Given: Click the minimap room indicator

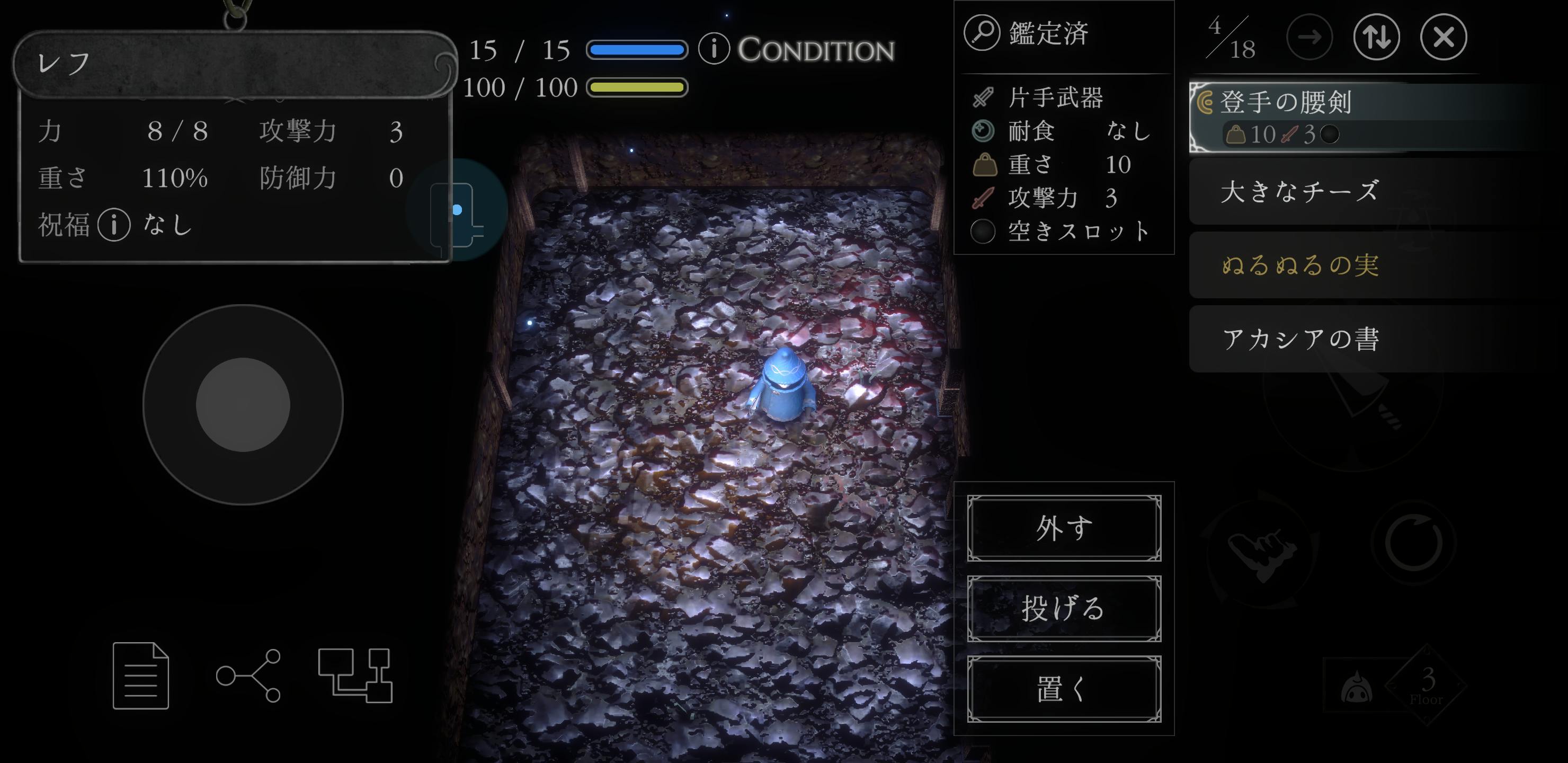Looking at the screenshot, I should coord(457,211).
